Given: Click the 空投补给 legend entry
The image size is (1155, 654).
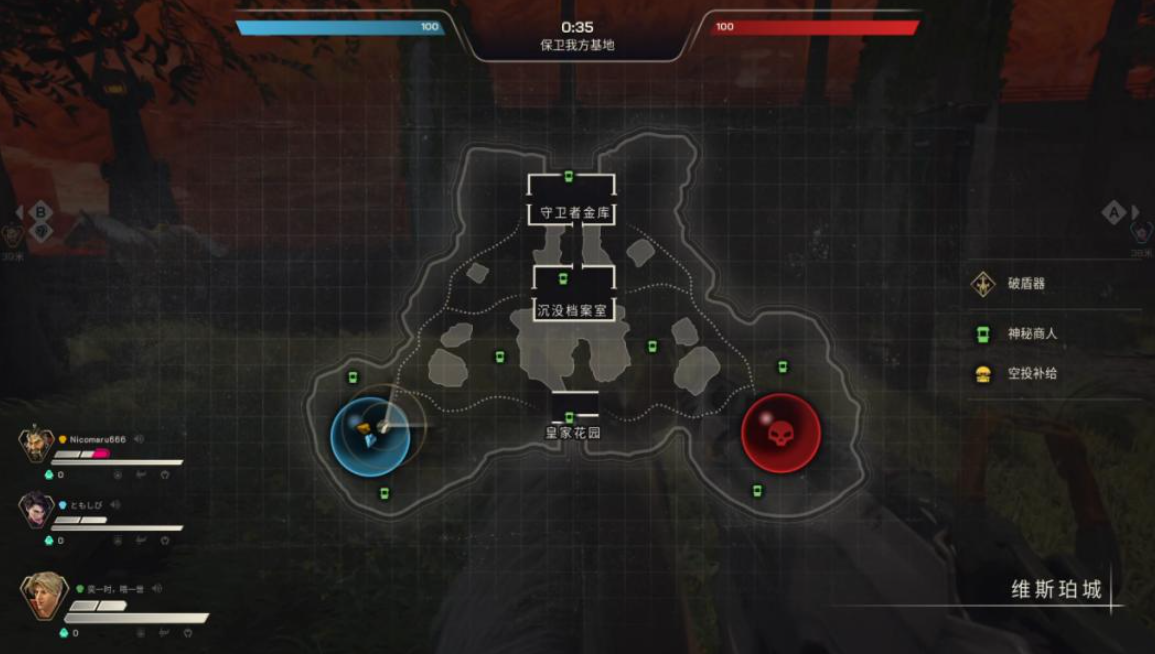Looking at the screenshot, I should (x=1032, y=373).
